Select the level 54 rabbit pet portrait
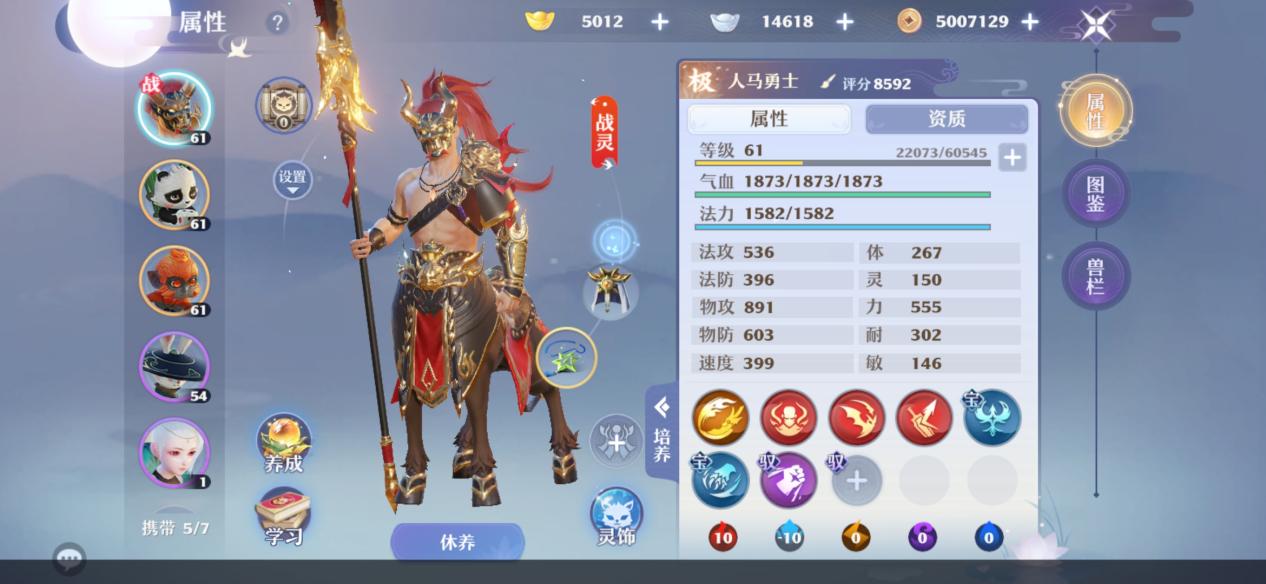The height and width of the screenshot is (584, 1266). click(x=174, y=366)
